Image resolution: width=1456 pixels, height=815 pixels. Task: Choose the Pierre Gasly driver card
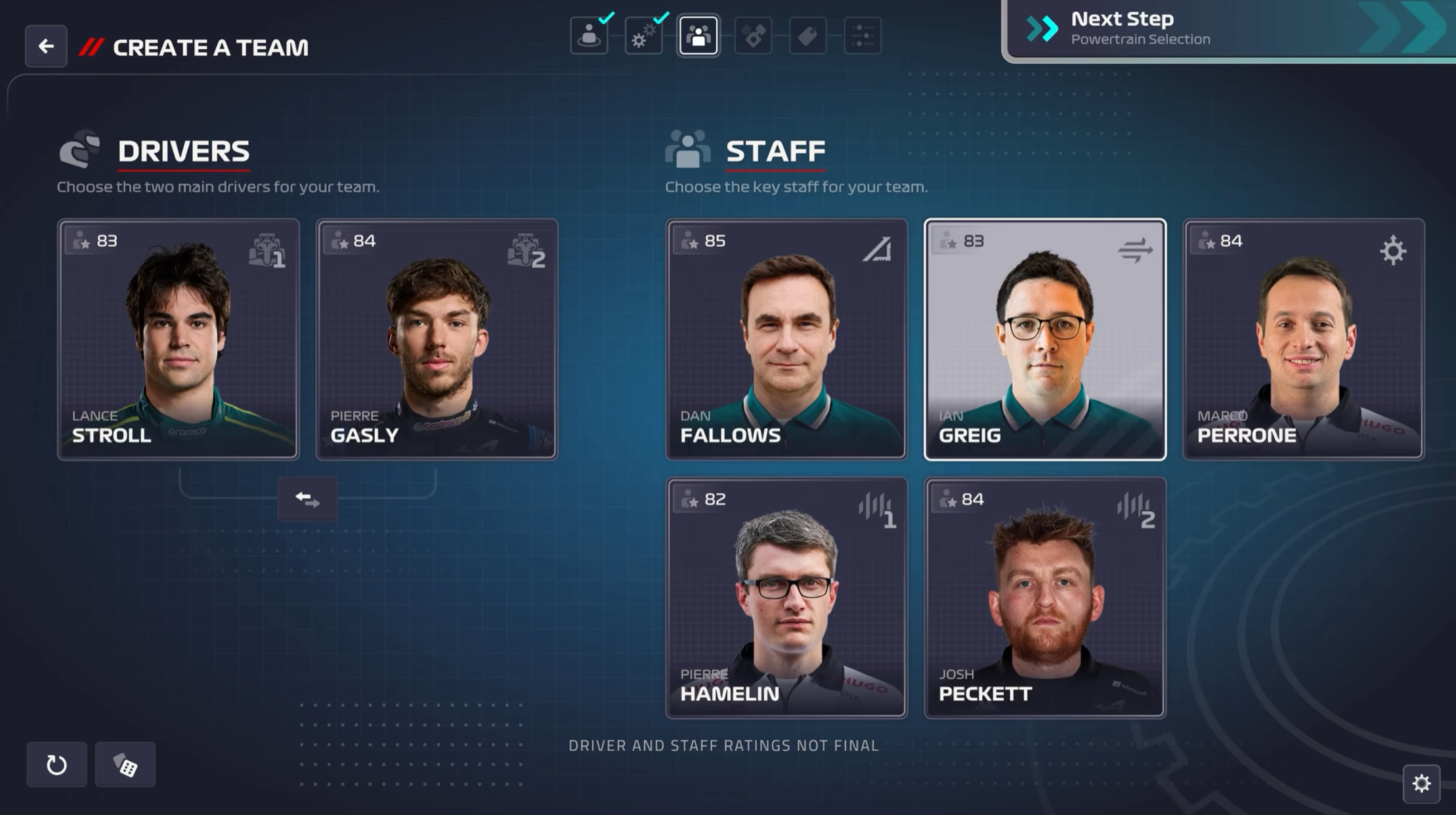click(437, 339)
